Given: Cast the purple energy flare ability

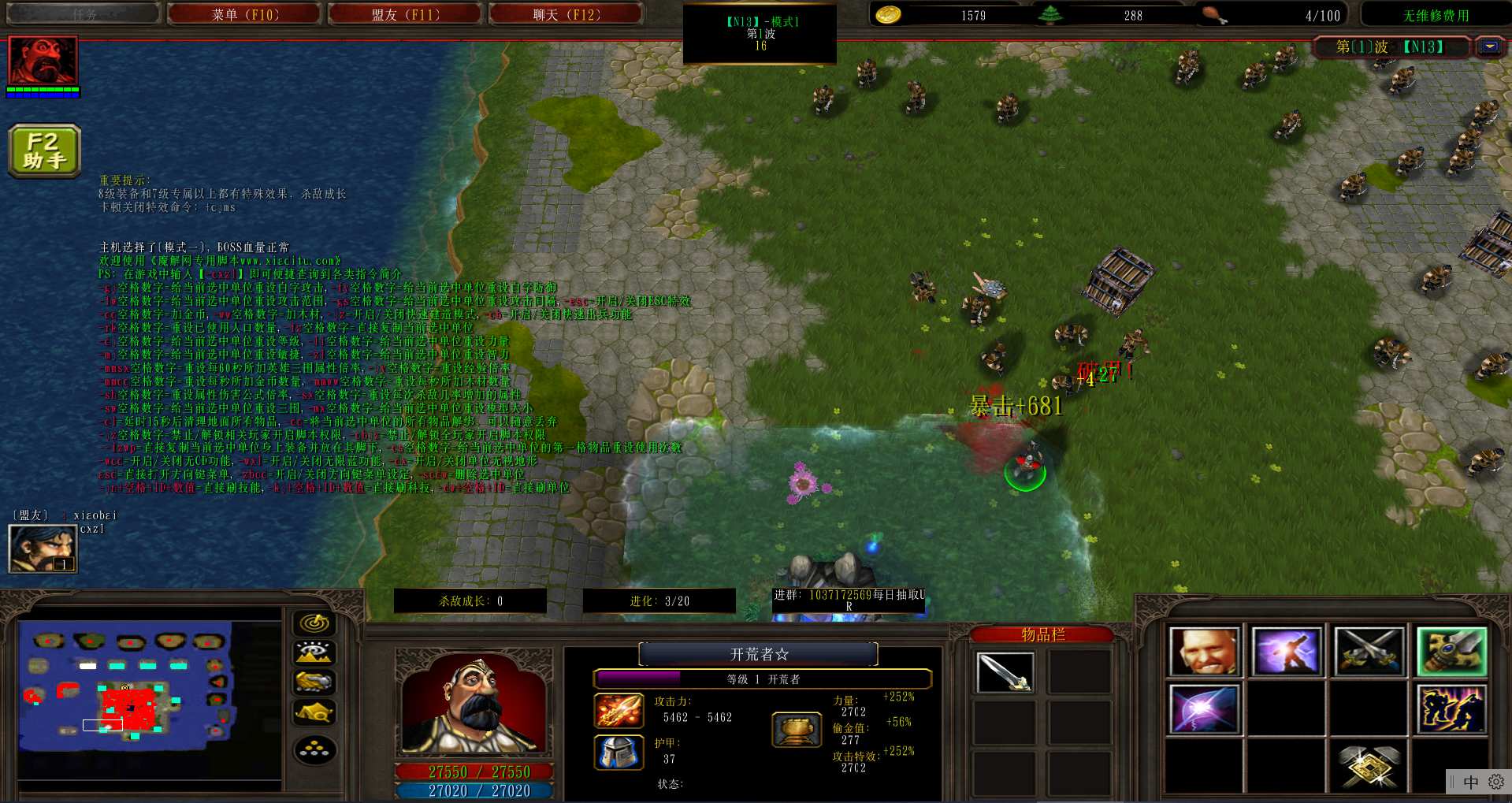Looking at the screenshot, I should [1204, 708].
